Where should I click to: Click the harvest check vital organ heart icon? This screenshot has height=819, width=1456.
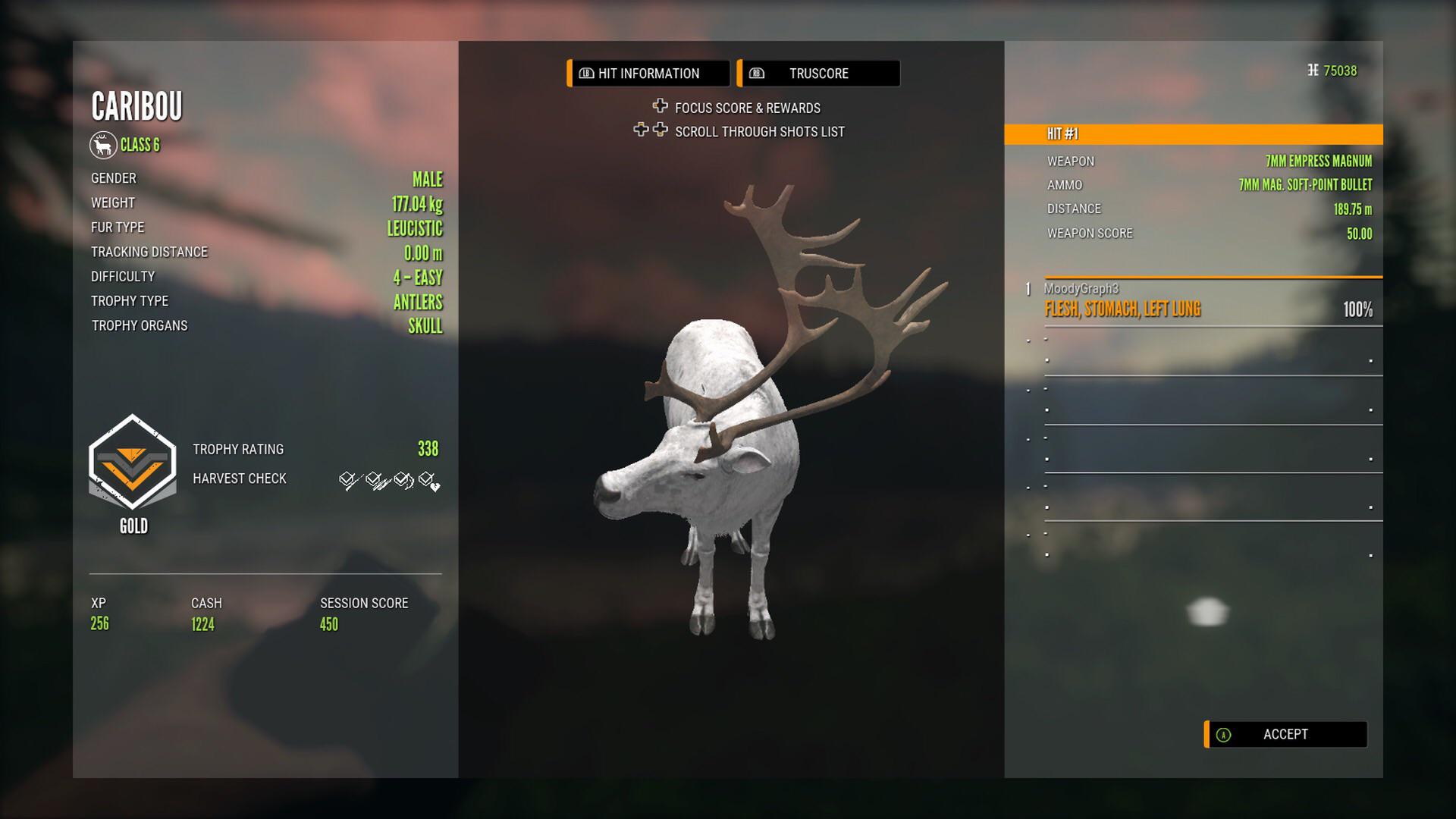[x=428, y=481]
